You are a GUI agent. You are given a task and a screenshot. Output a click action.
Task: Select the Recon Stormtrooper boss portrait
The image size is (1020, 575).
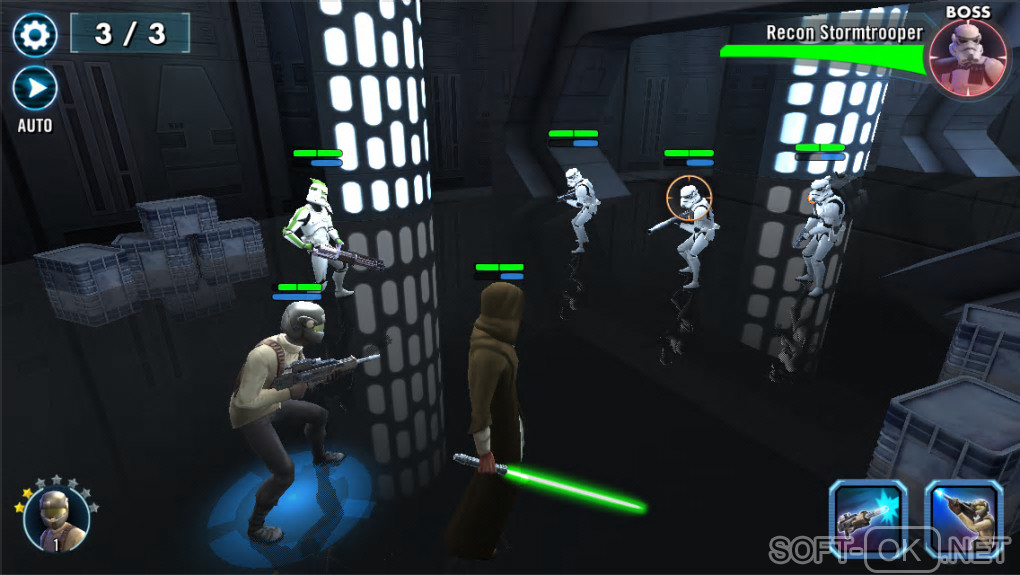tap(967, 58)
